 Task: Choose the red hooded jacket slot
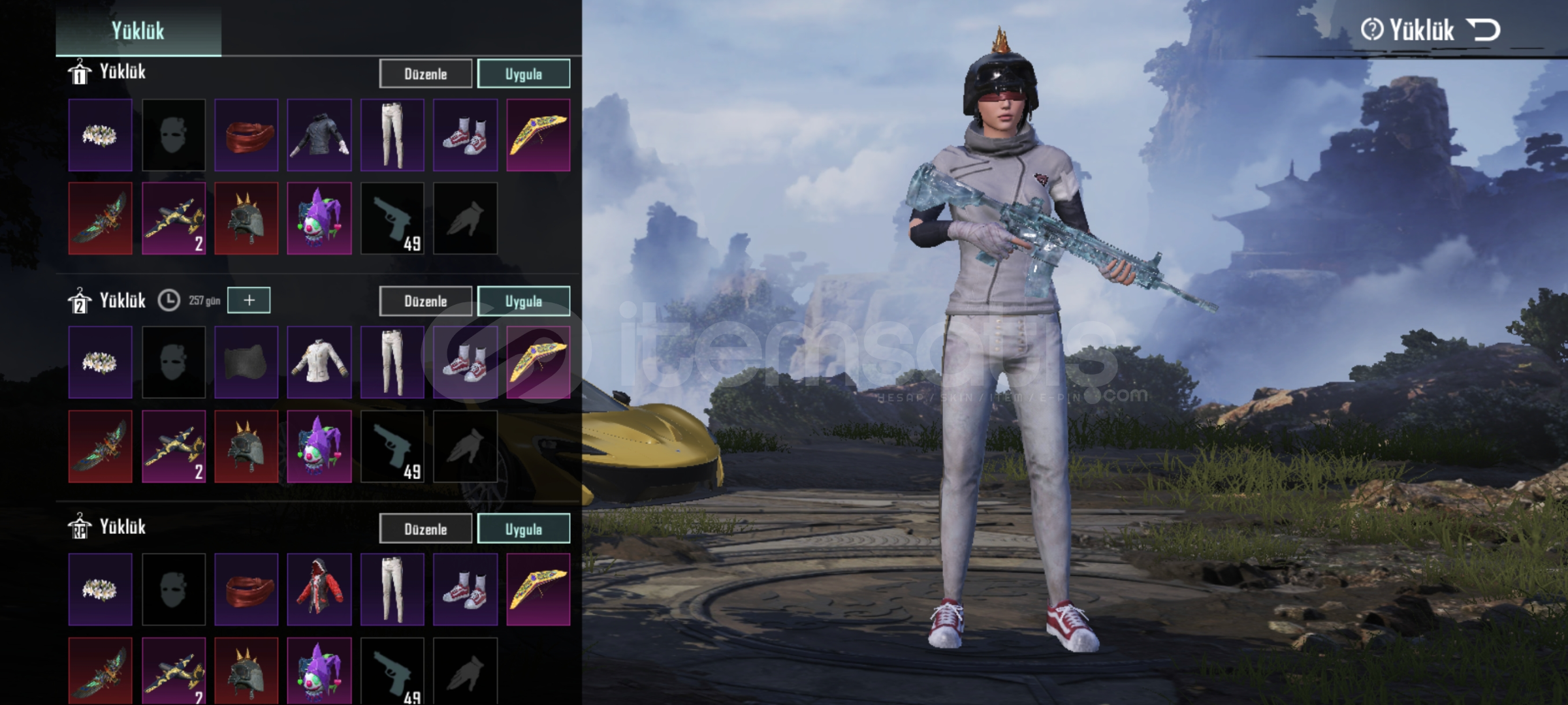pos(319,589)
